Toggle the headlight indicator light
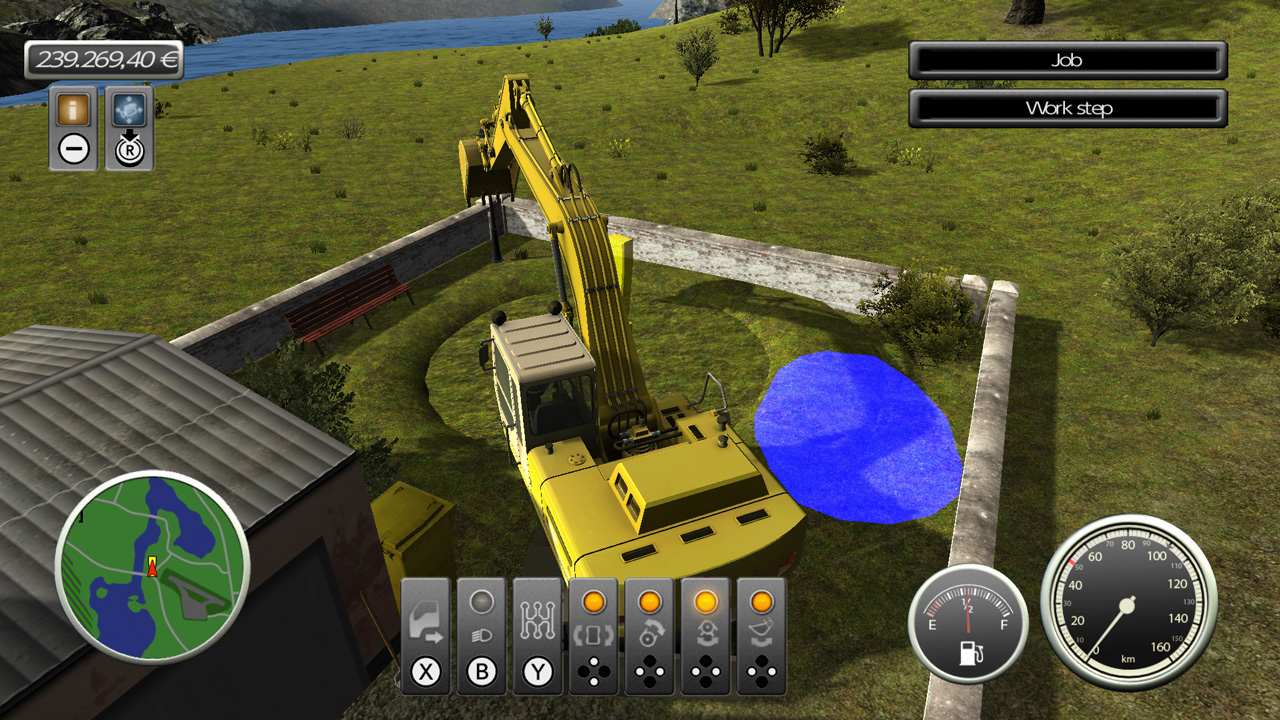Screen dimensions: 1280x720 click(x=483, y=600)
